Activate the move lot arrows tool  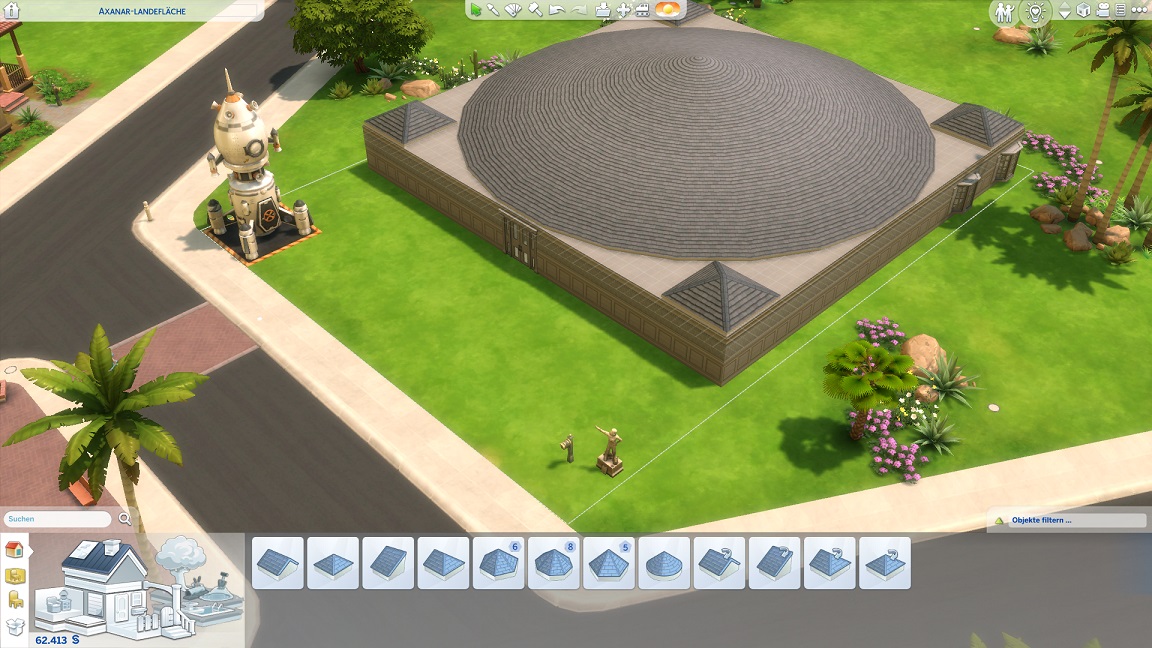(x=624, y=10)
